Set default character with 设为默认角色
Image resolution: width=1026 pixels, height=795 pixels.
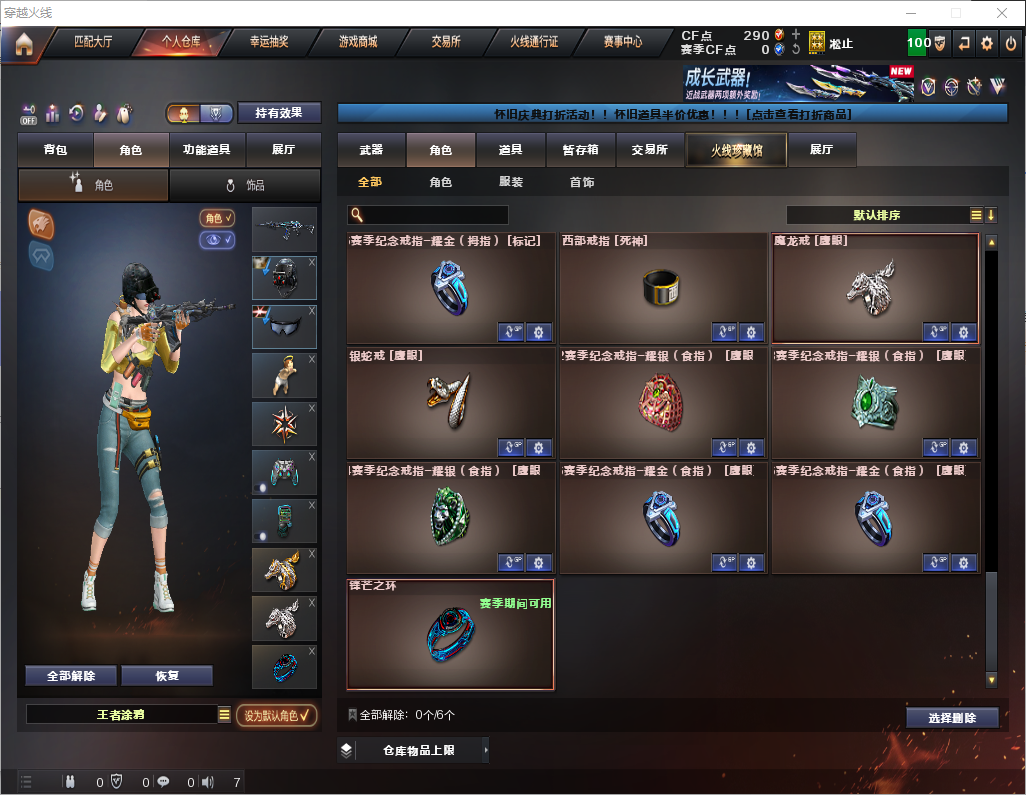pyautogui.click(x=277, y=715)
